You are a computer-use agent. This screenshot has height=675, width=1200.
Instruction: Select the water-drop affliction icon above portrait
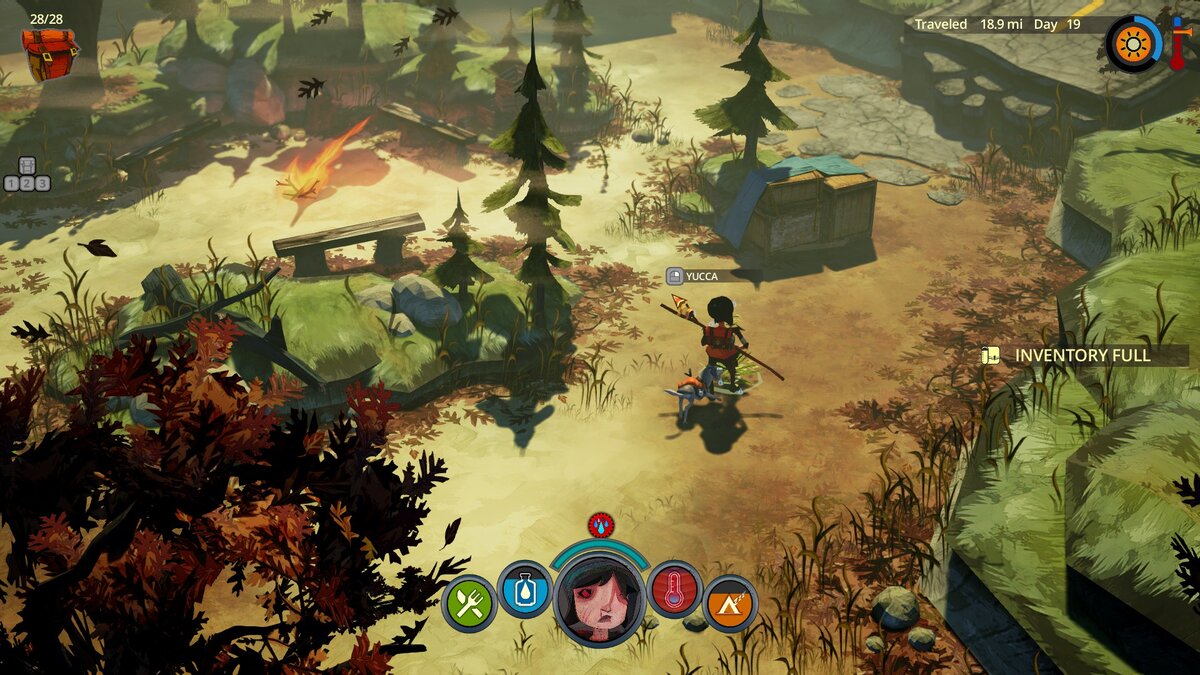click(x=601, y=523)
